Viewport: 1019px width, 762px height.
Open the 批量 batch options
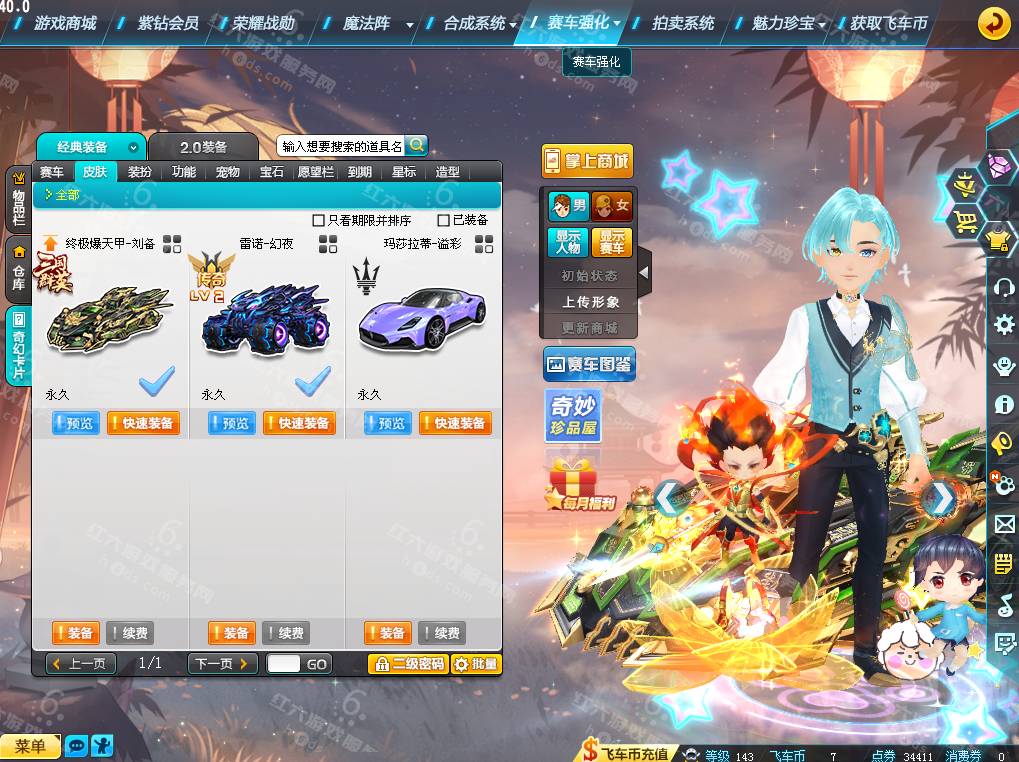point(476,664)
